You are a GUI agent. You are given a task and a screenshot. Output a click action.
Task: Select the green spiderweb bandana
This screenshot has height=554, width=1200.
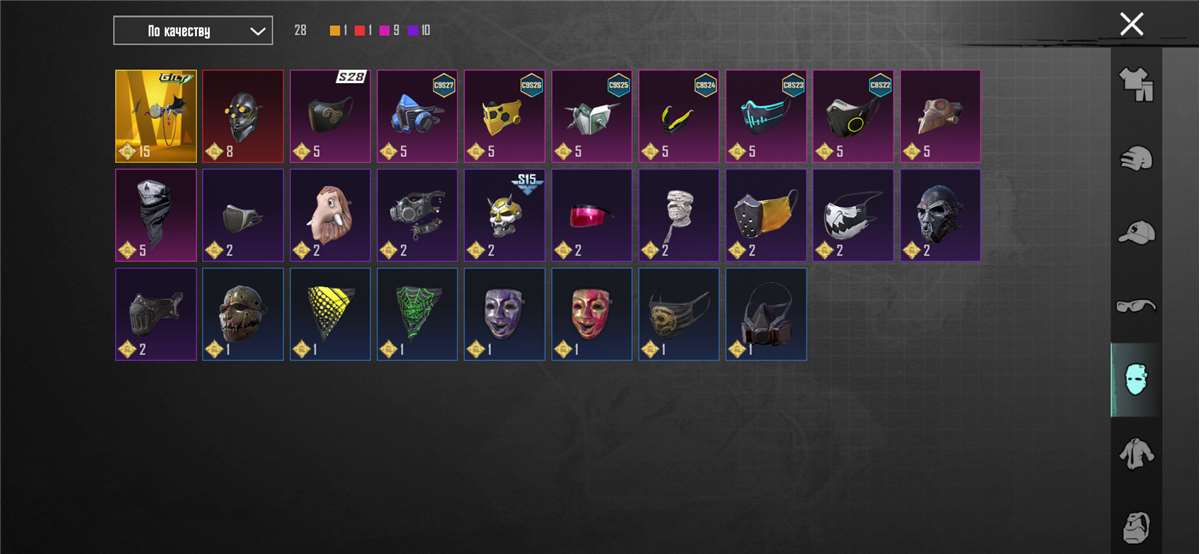click(417, 314)
